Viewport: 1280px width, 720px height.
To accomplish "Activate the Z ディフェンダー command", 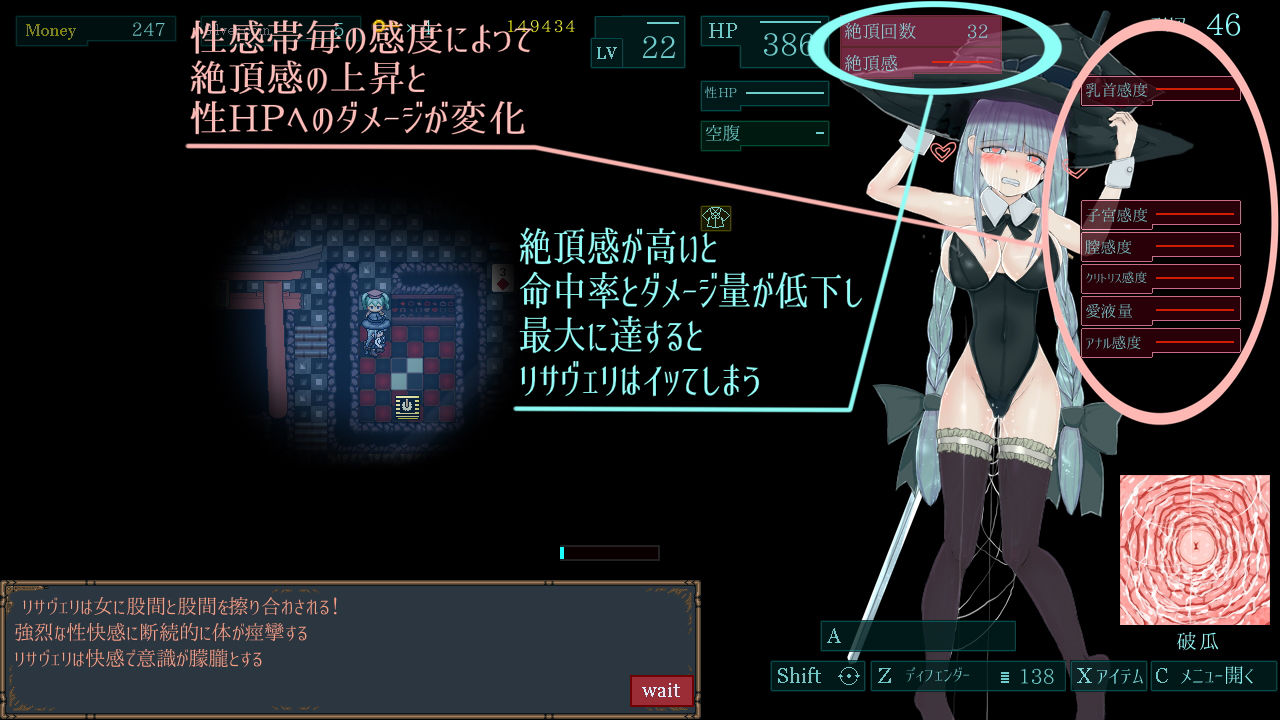I will click(x=920, y=676).
